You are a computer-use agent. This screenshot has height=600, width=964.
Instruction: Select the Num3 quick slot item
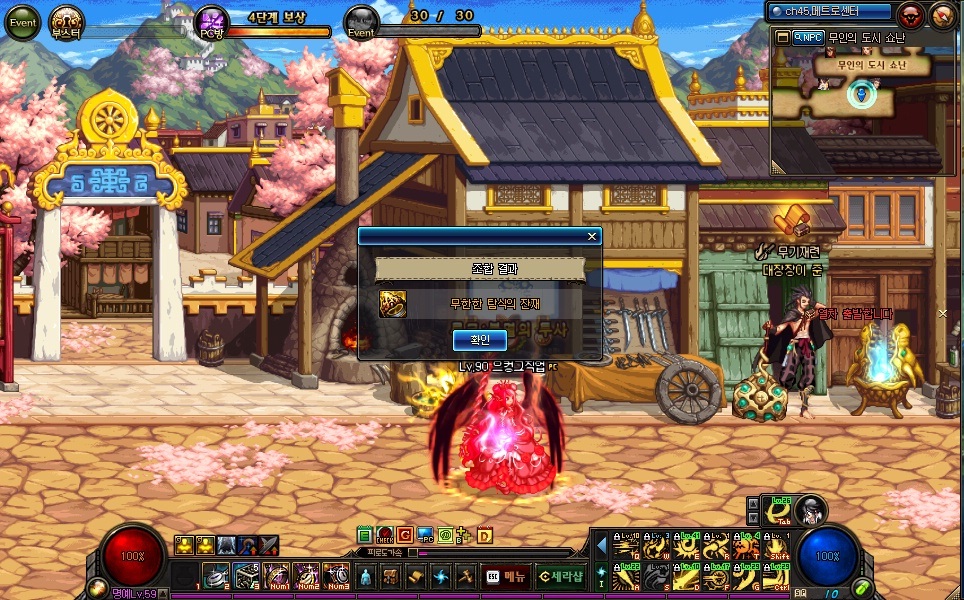point(336,576)
